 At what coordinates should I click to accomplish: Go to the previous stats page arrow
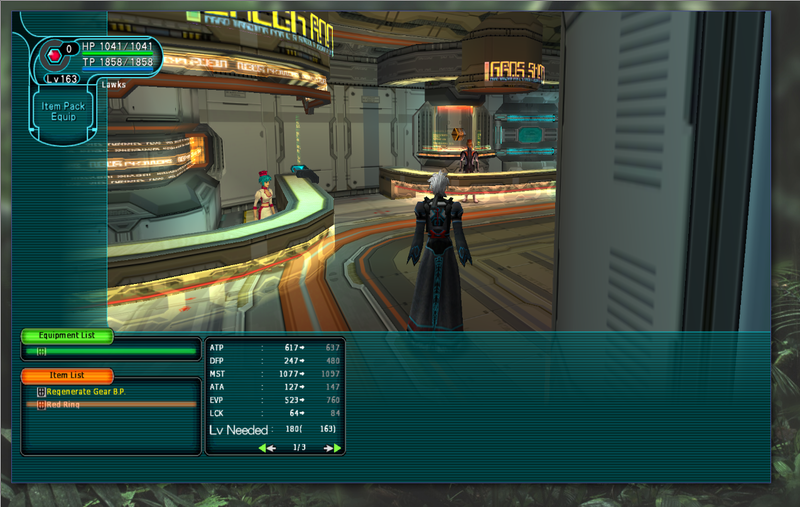point(267,448)
